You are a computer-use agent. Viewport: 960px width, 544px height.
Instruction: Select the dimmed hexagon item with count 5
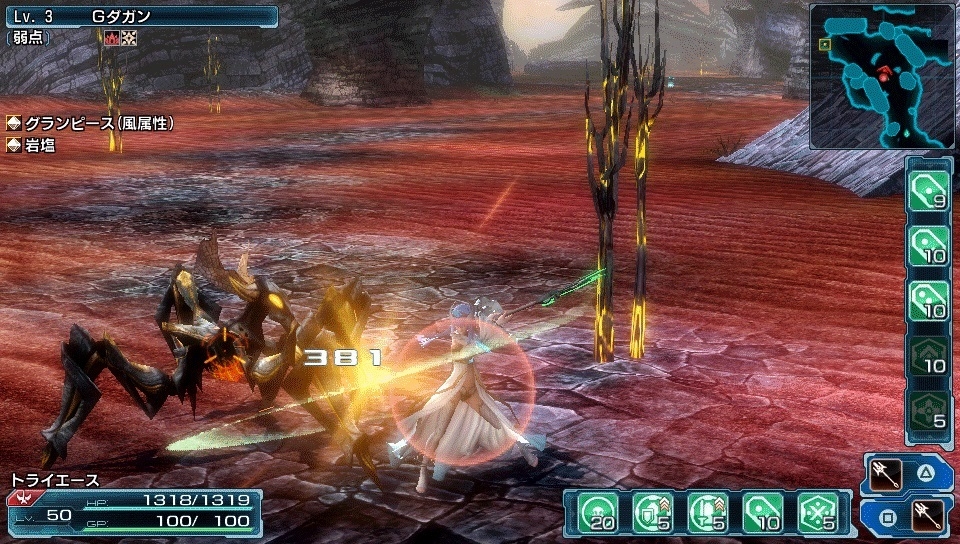tap(928, 410)
